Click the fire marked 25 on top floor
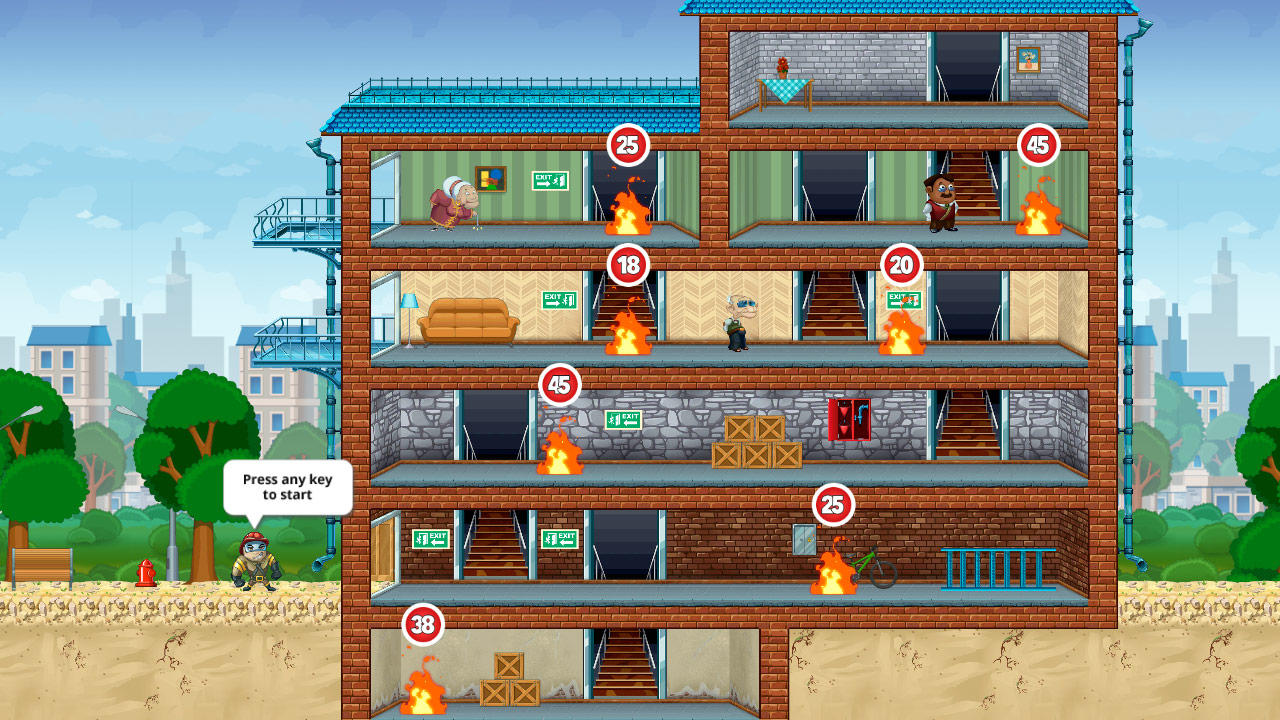 [x=630, y=205]
